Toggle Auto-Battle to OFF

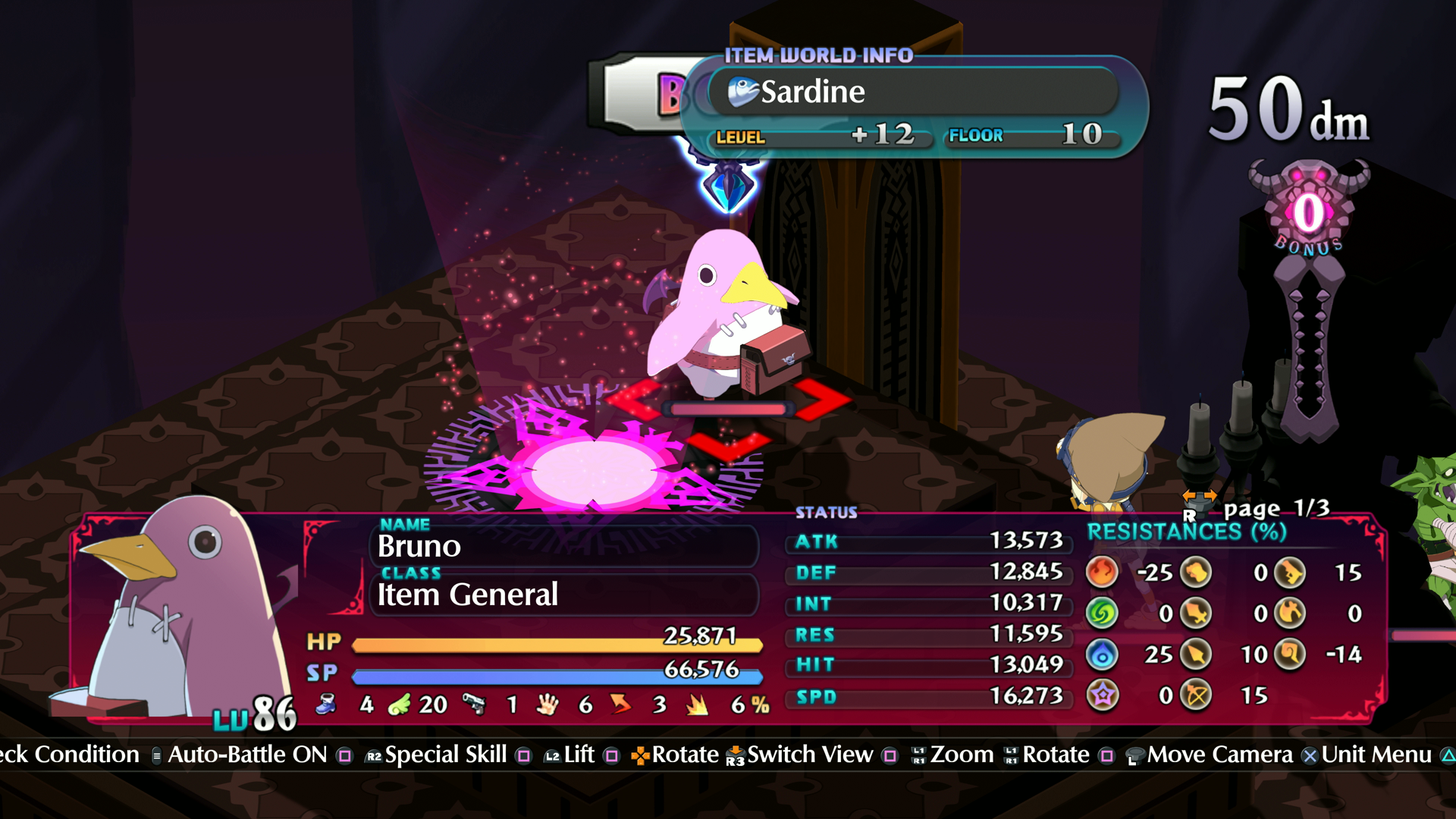[246, 755]
